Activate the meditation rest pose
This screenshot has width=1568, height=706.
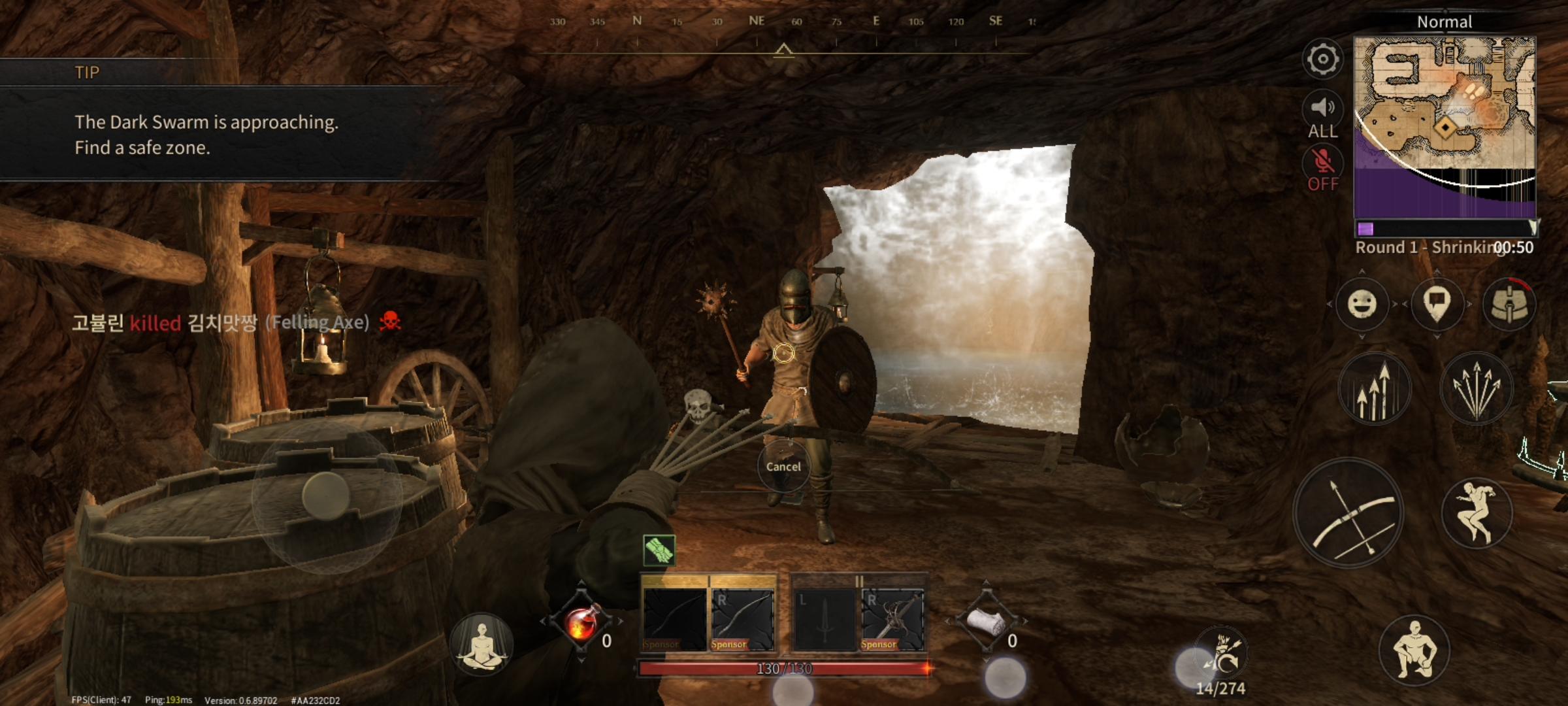click(482, 645)
